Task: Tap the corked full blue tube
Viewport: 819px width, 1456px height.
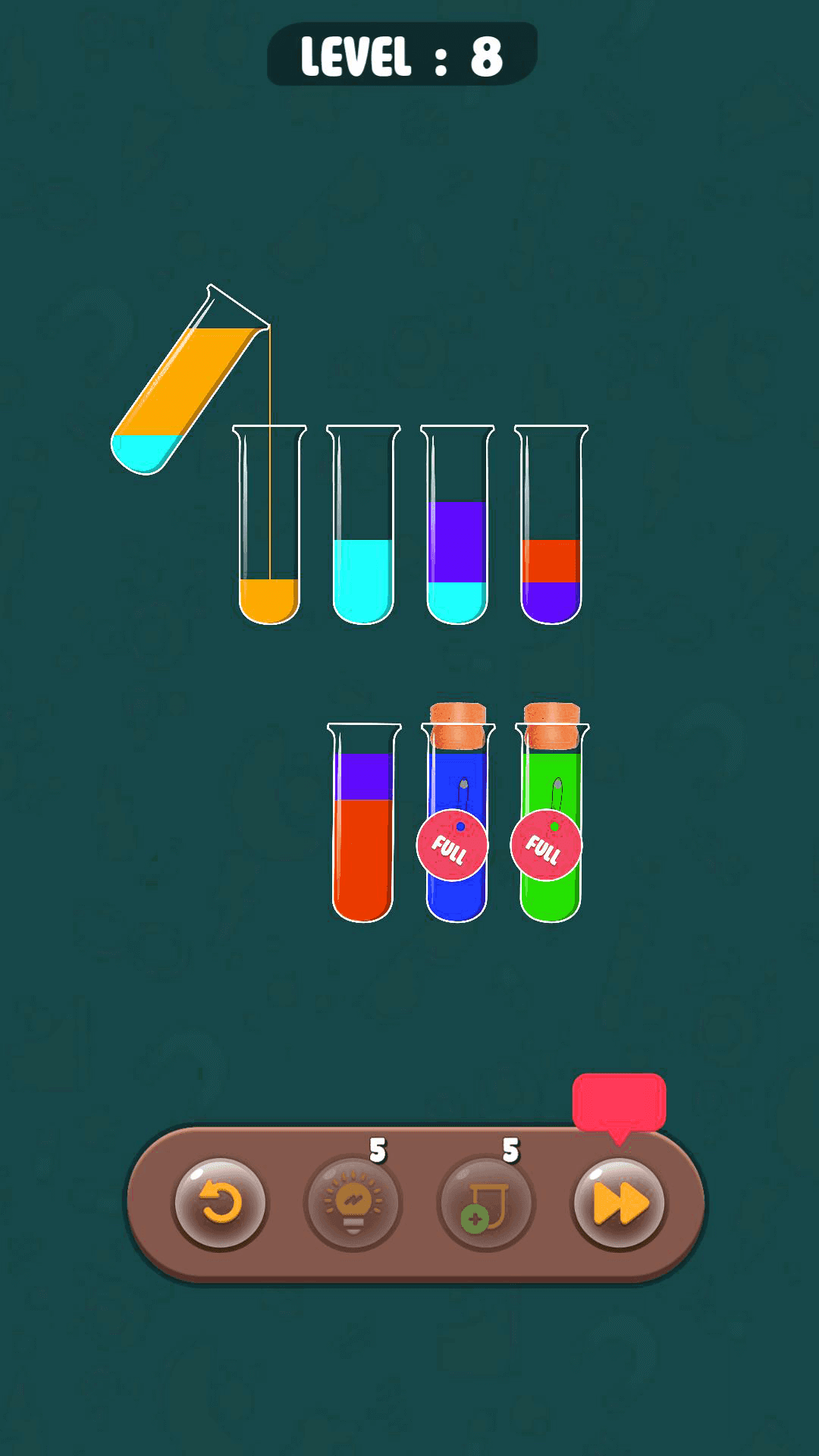Action: [x=457, y=827]
